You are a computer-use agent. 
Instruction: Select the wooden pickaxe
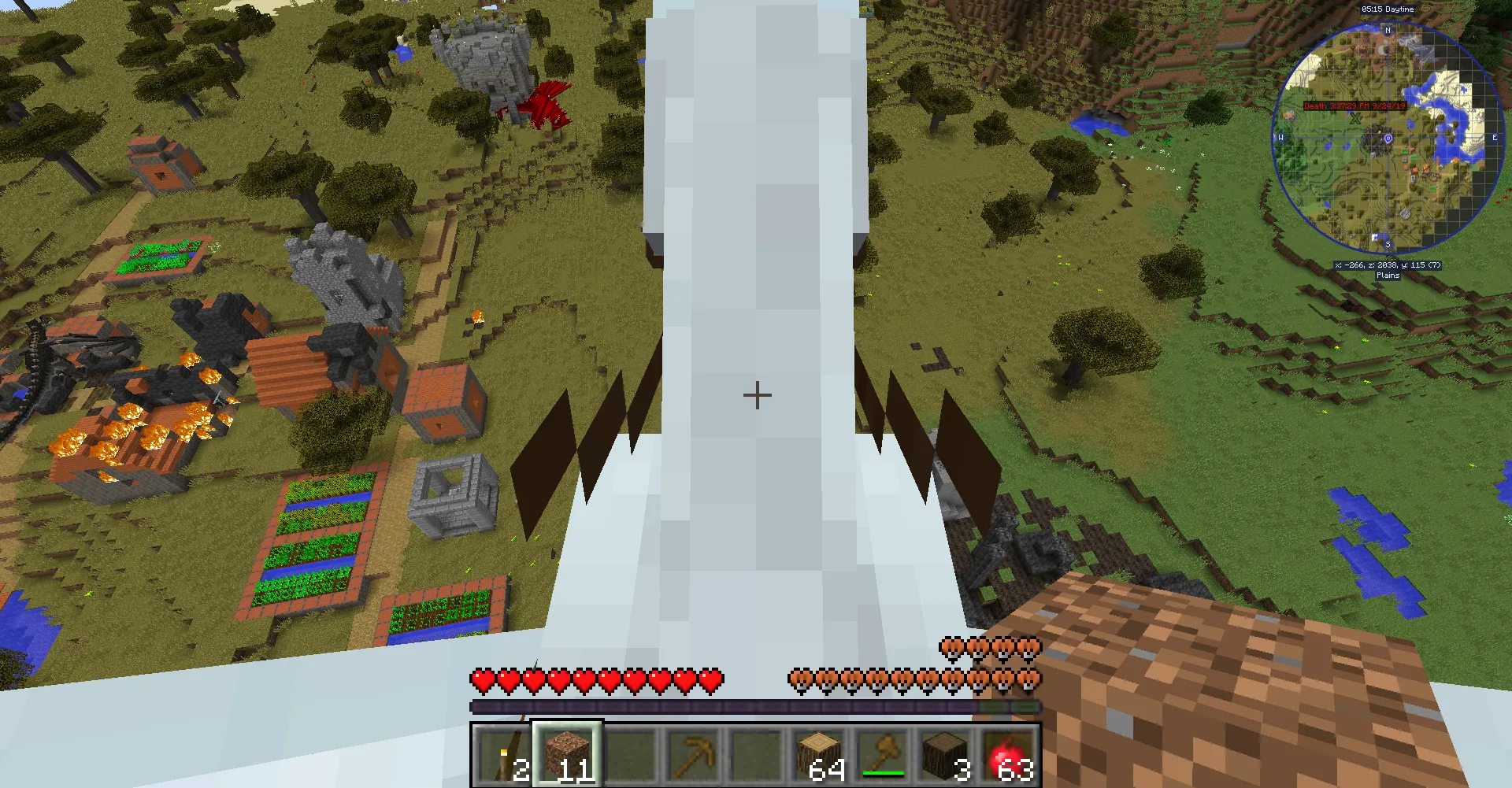tap(695, 754)
